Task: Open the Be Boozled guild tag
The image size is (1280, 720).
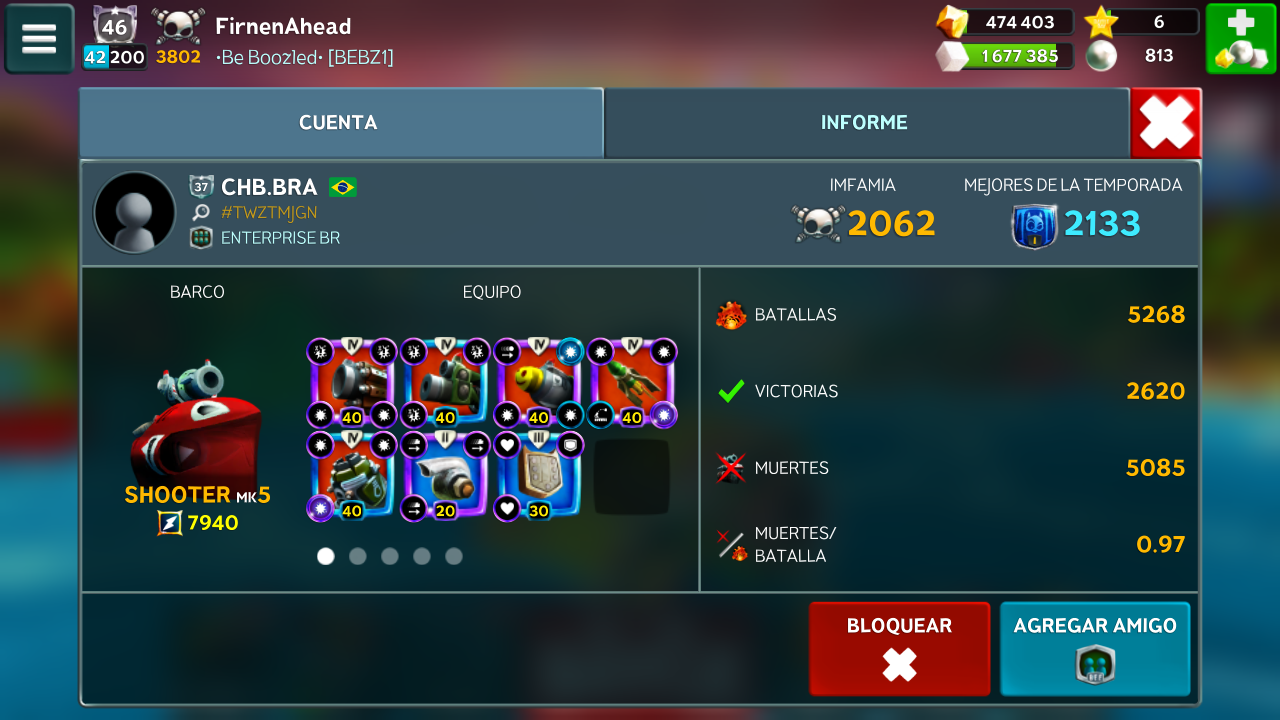Action: (x=305, y=57)
